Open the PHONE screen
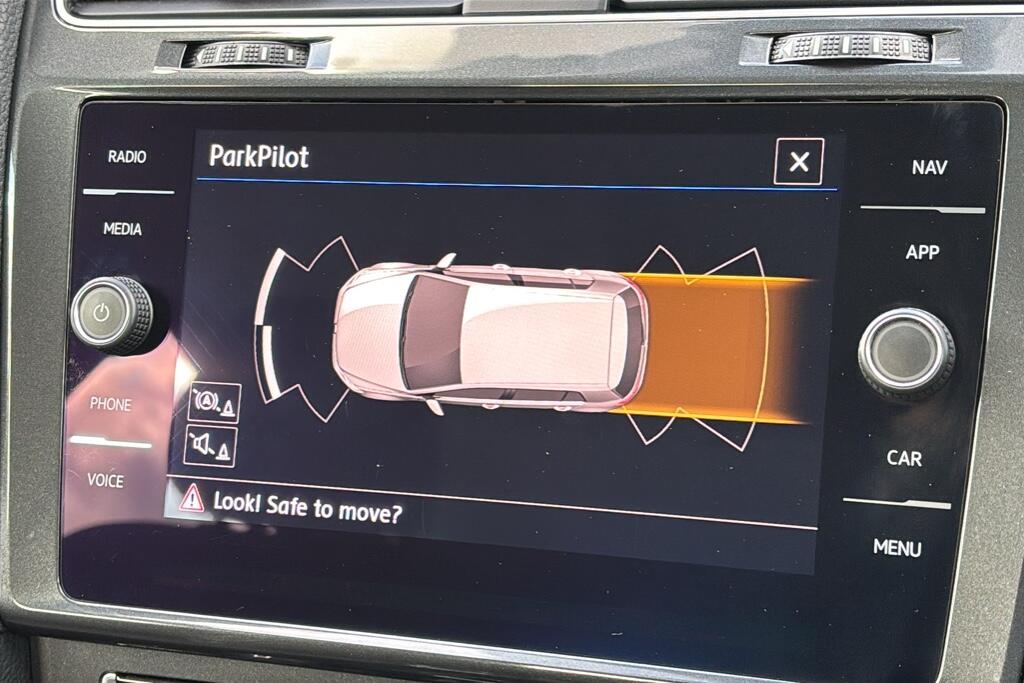This screenshot has width=1024, height=683. (110, 405)
